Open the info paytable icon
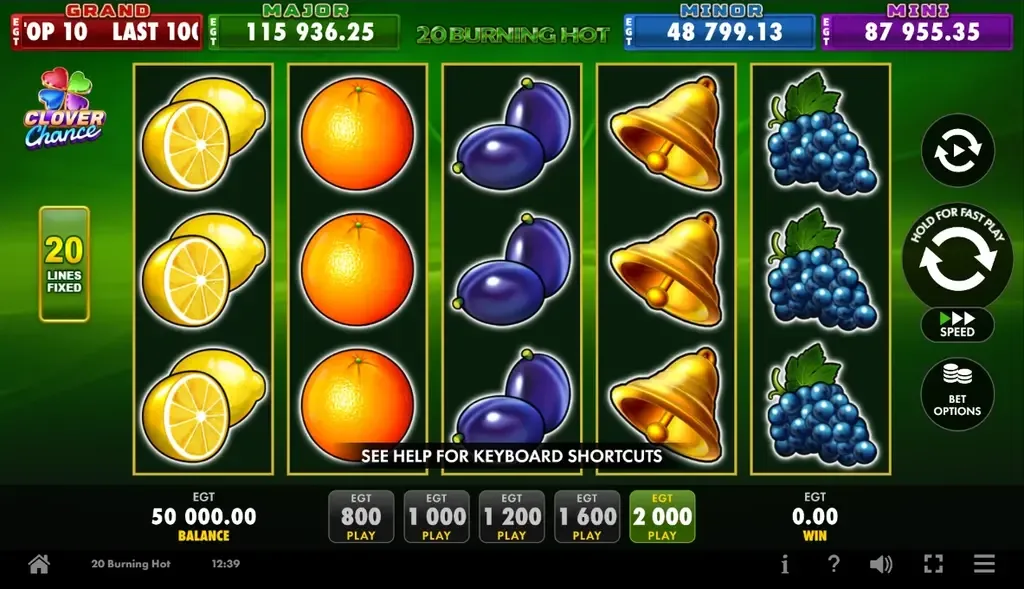The height and width of the screenshot is (589, 1024). click(x=784, y=564)
